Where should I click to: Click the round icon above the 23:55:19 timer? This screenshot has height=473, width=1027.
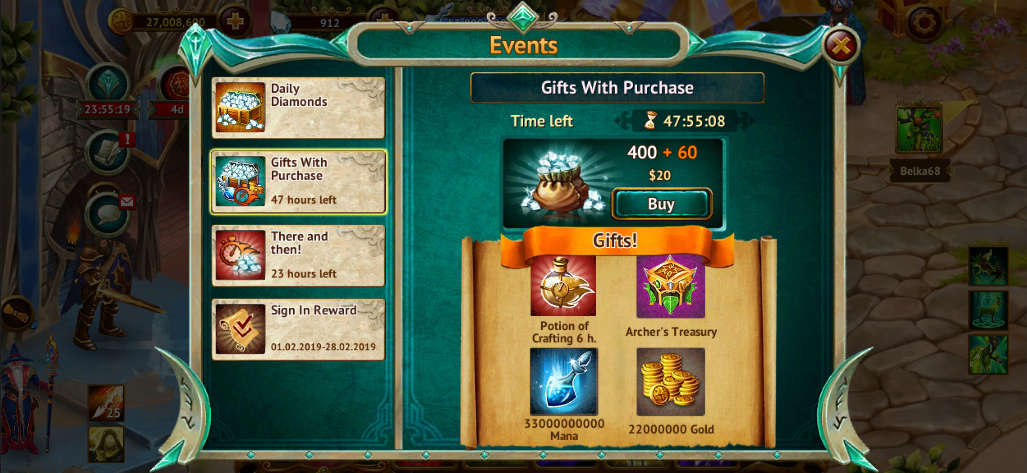[107, 83]
